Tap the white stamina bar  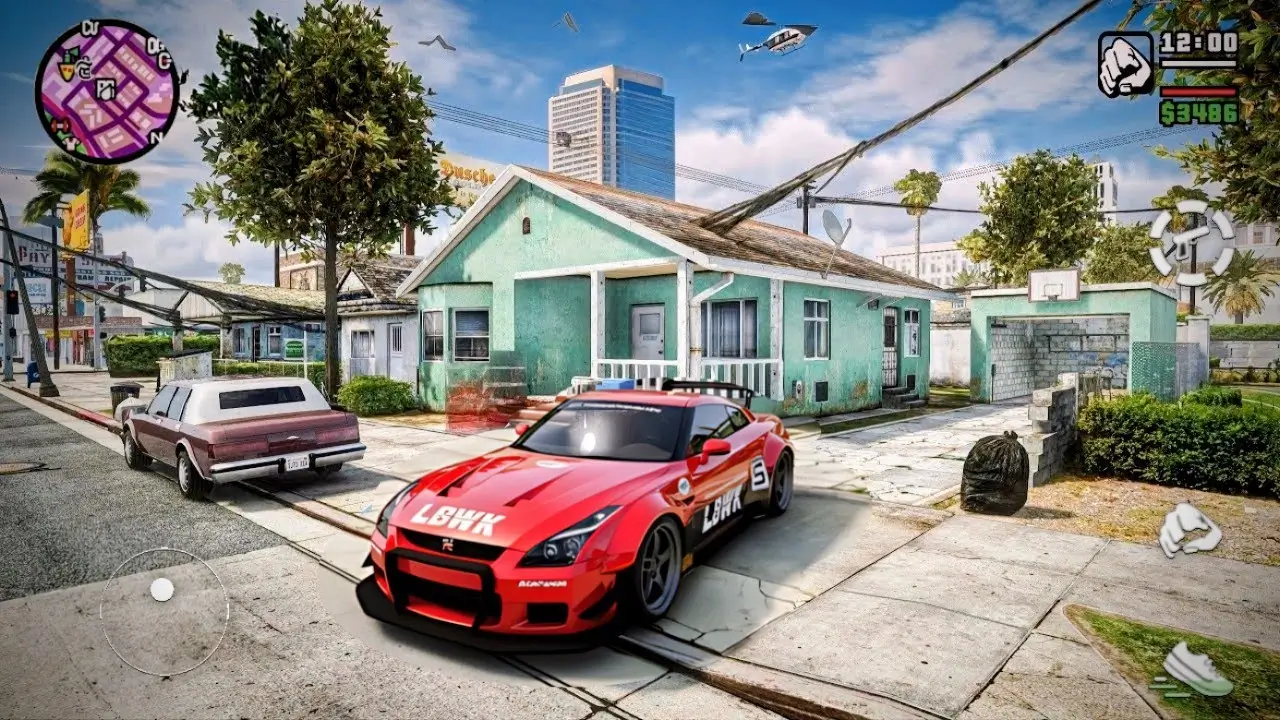click(x=1200, y=64)
